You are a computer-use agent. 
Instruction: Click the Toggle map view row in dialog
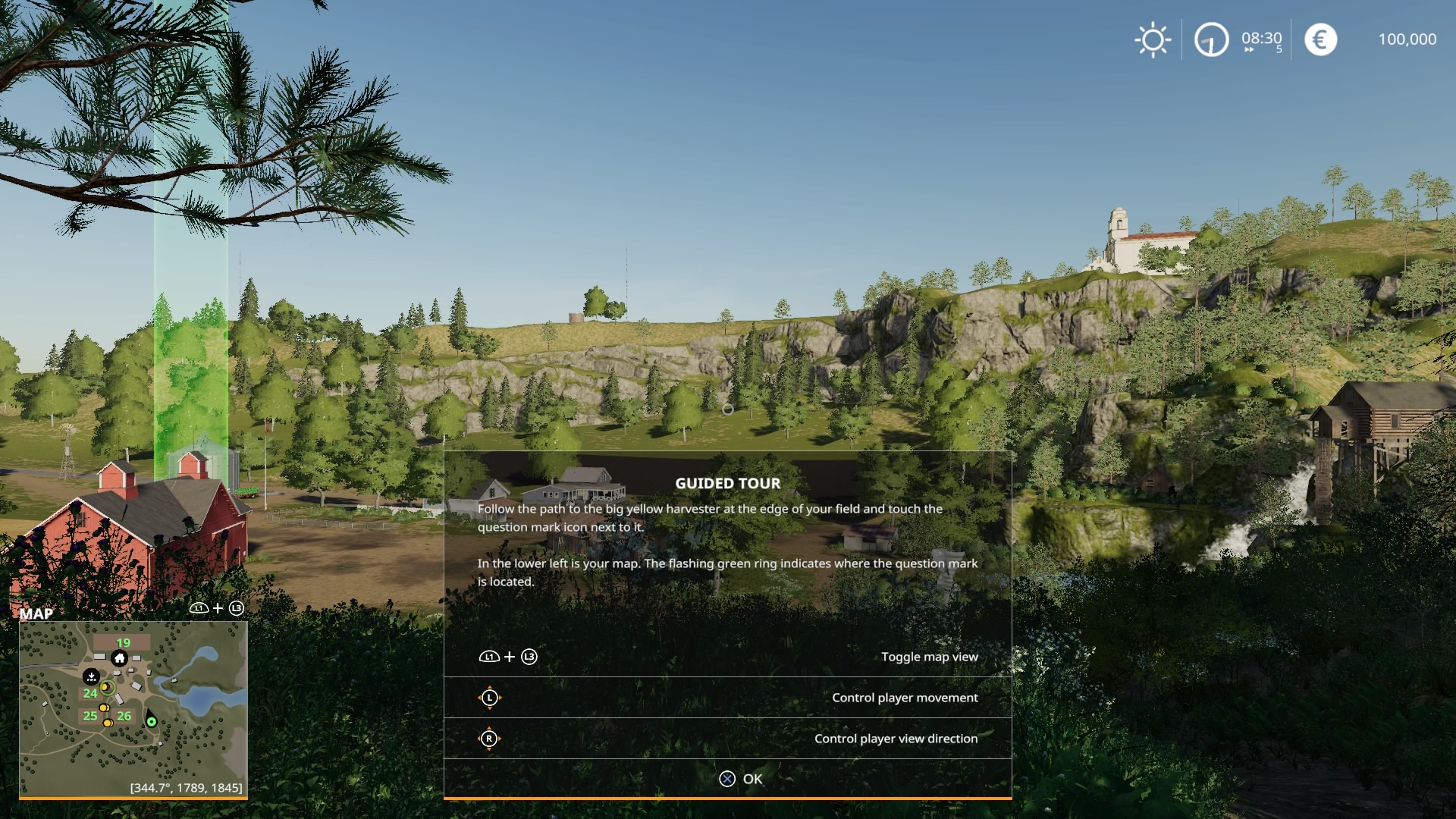tap(930, 657)
